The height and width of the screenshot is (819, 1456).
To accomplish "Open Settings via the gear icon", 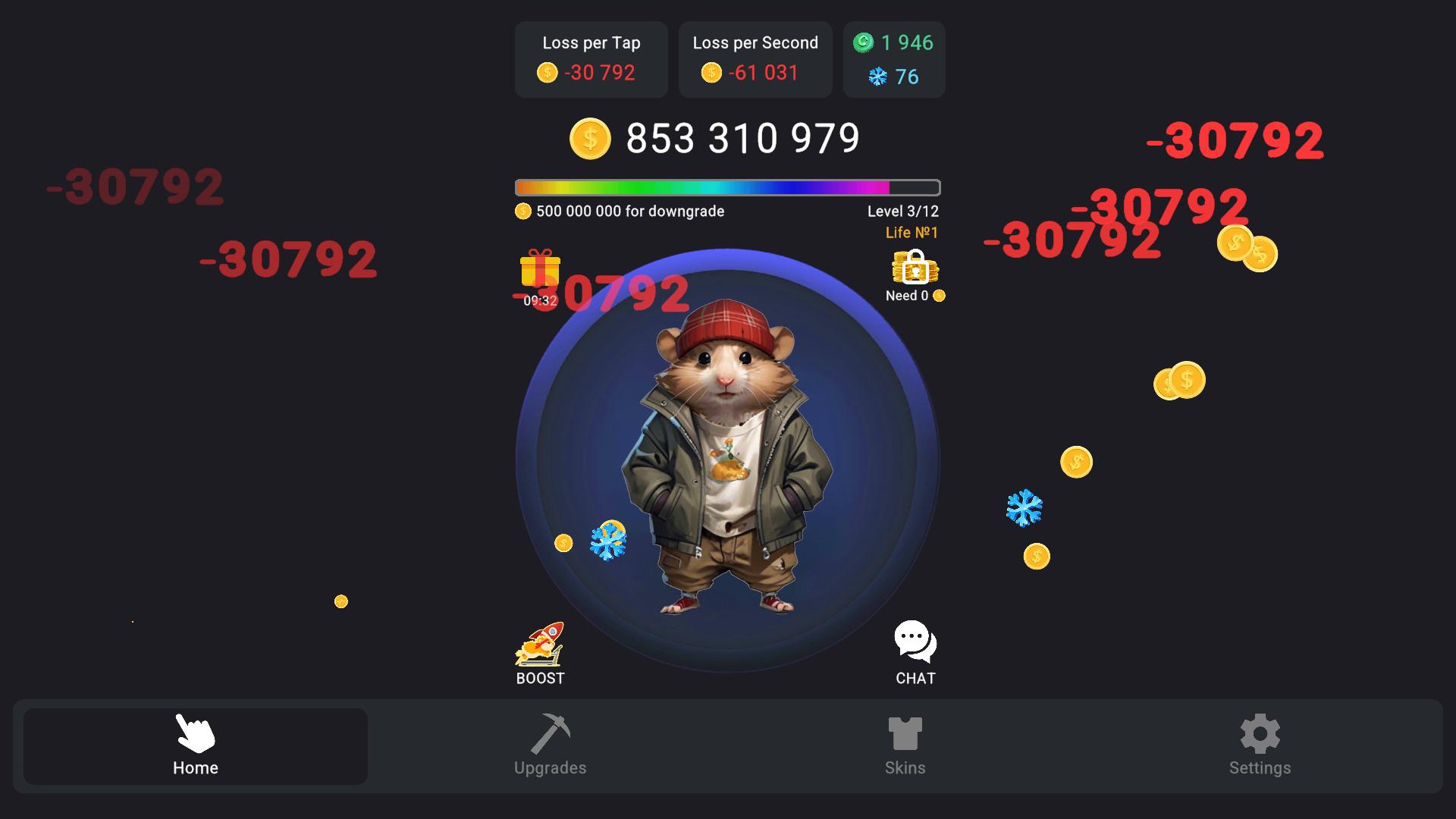I will click(1259, 734).
